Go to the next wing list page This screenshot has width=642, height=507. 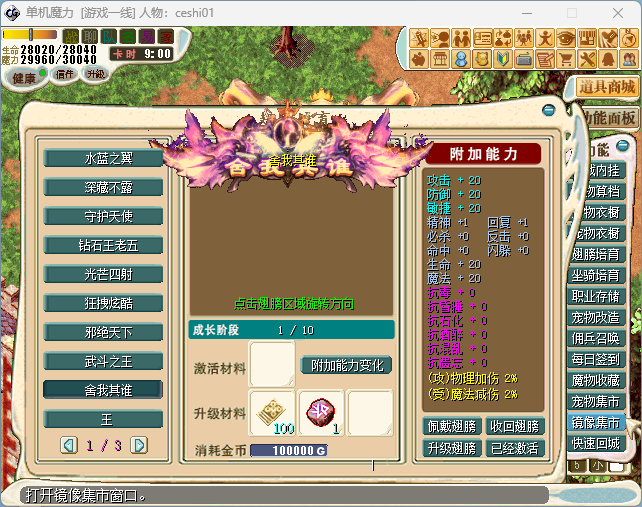(139, 445)
